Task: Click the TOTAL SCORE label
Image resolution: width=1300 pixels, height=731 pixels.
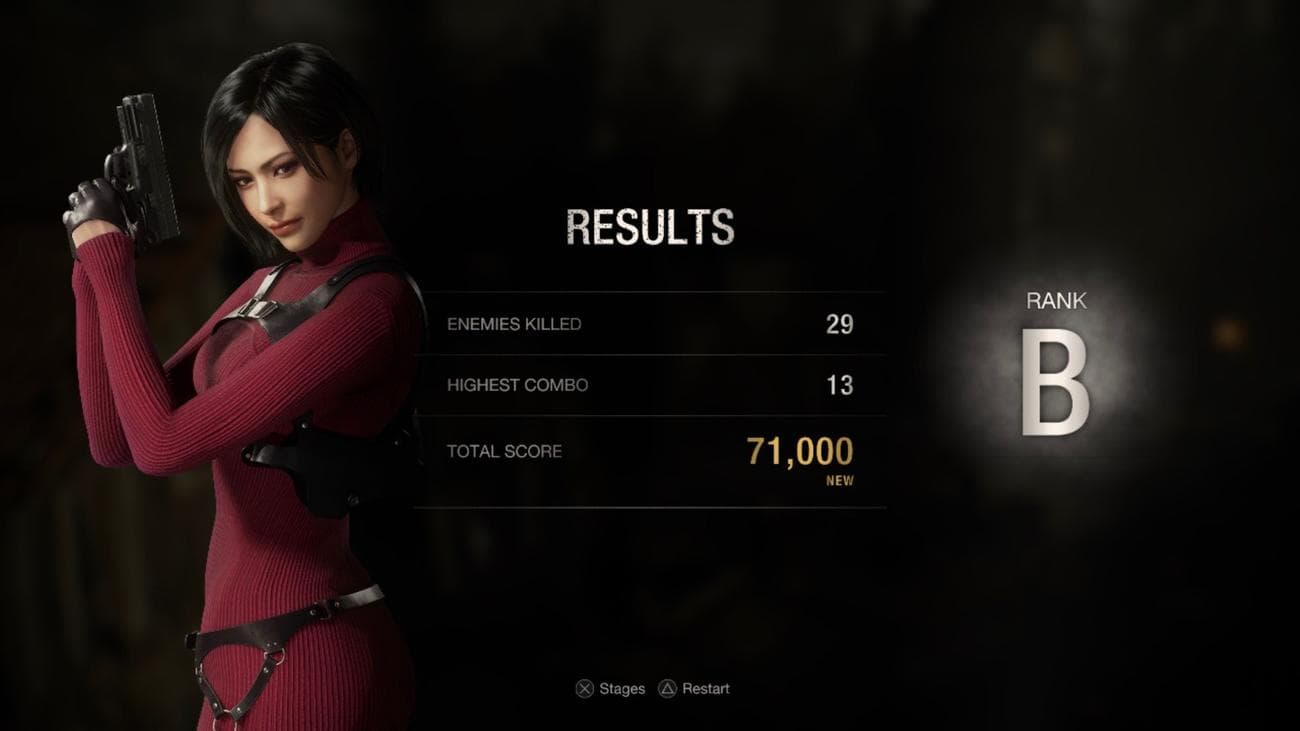Action: click(x=505, y=451)
